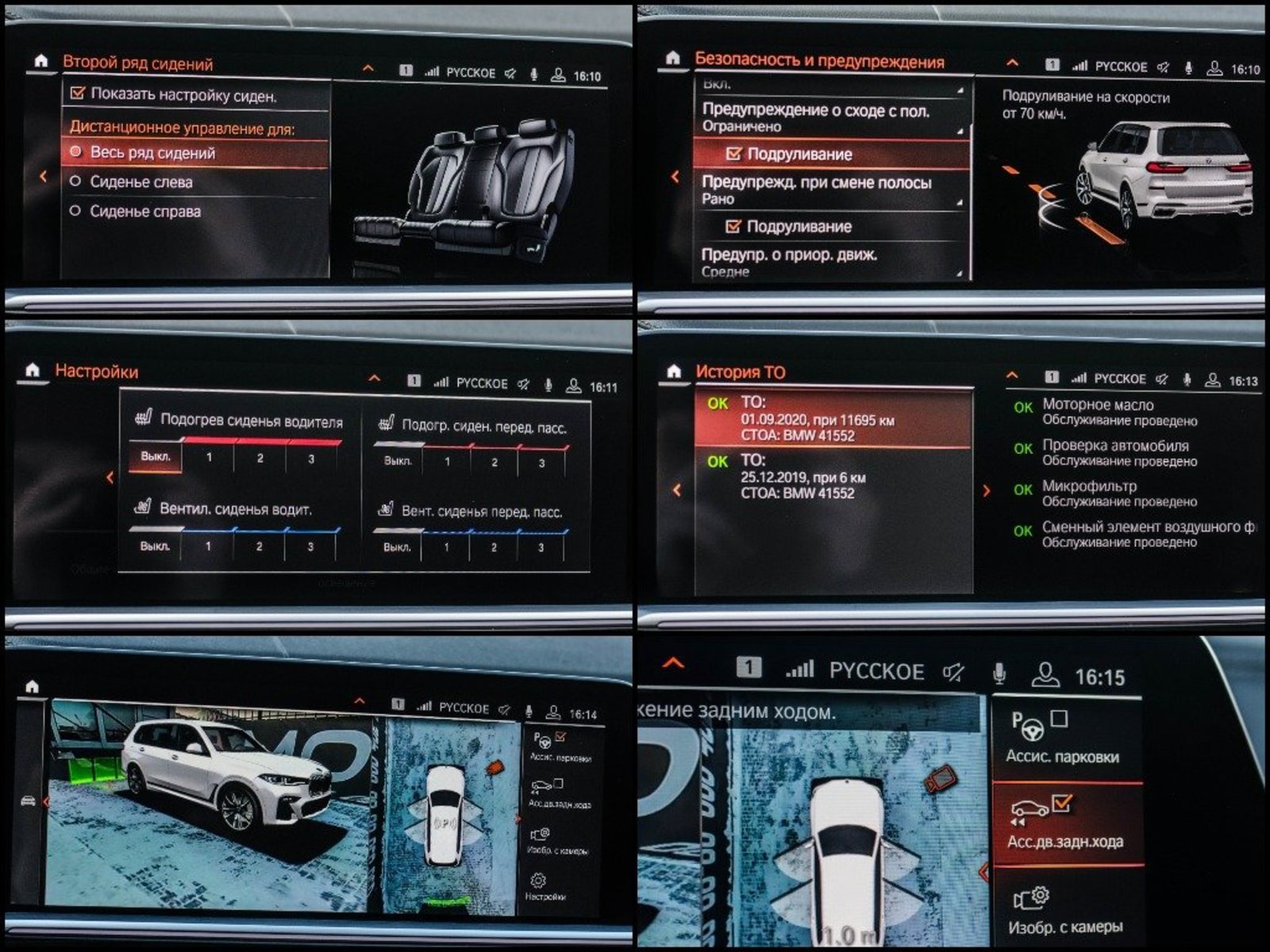Select the Весь ряд сидений option
This screenshot has width=1270, height=952.
pos(152,152)
